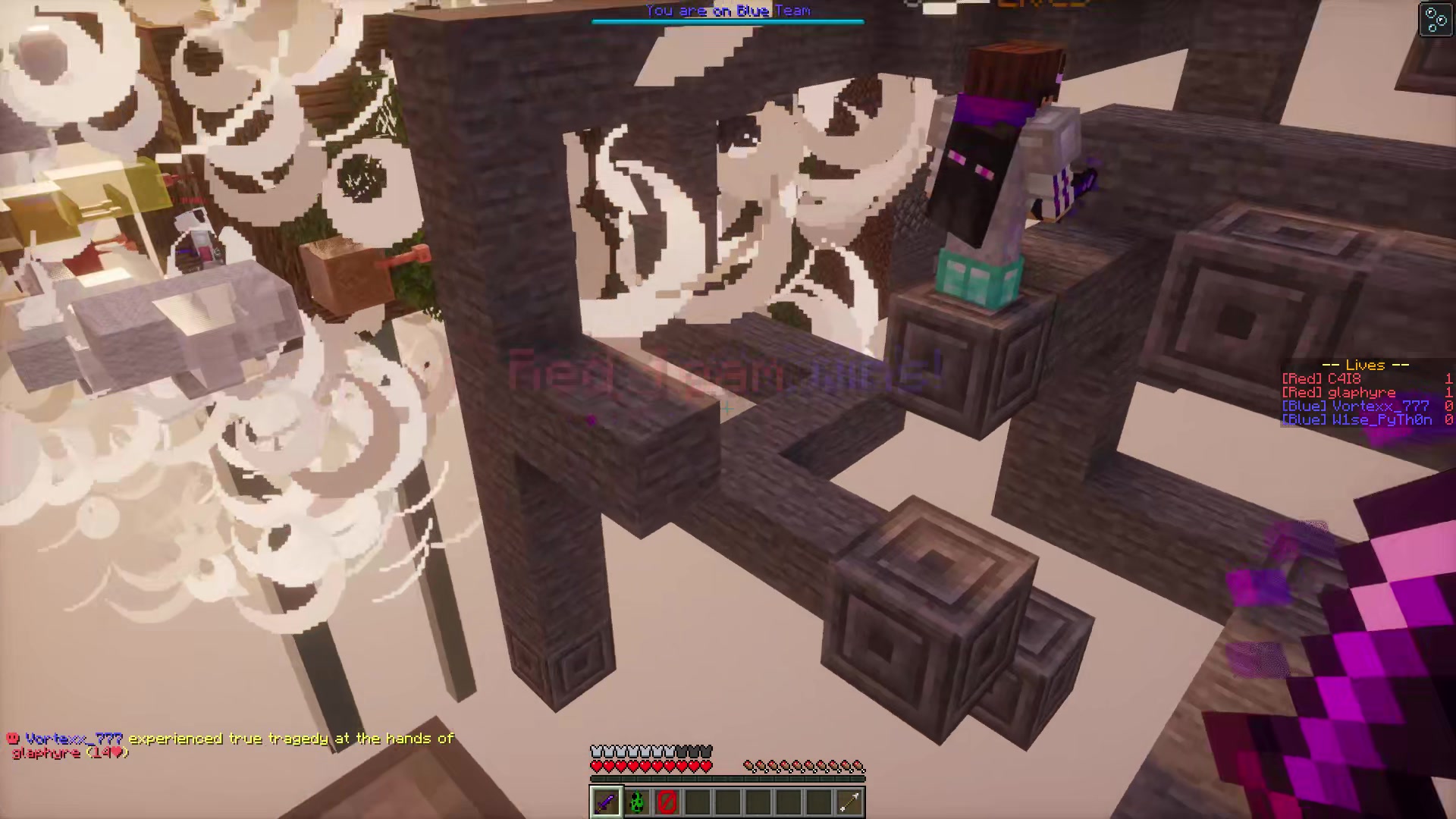Select the creeper spawn egg in the hotbar
The width and height of the screenshot is (1456, 819).
635,802
